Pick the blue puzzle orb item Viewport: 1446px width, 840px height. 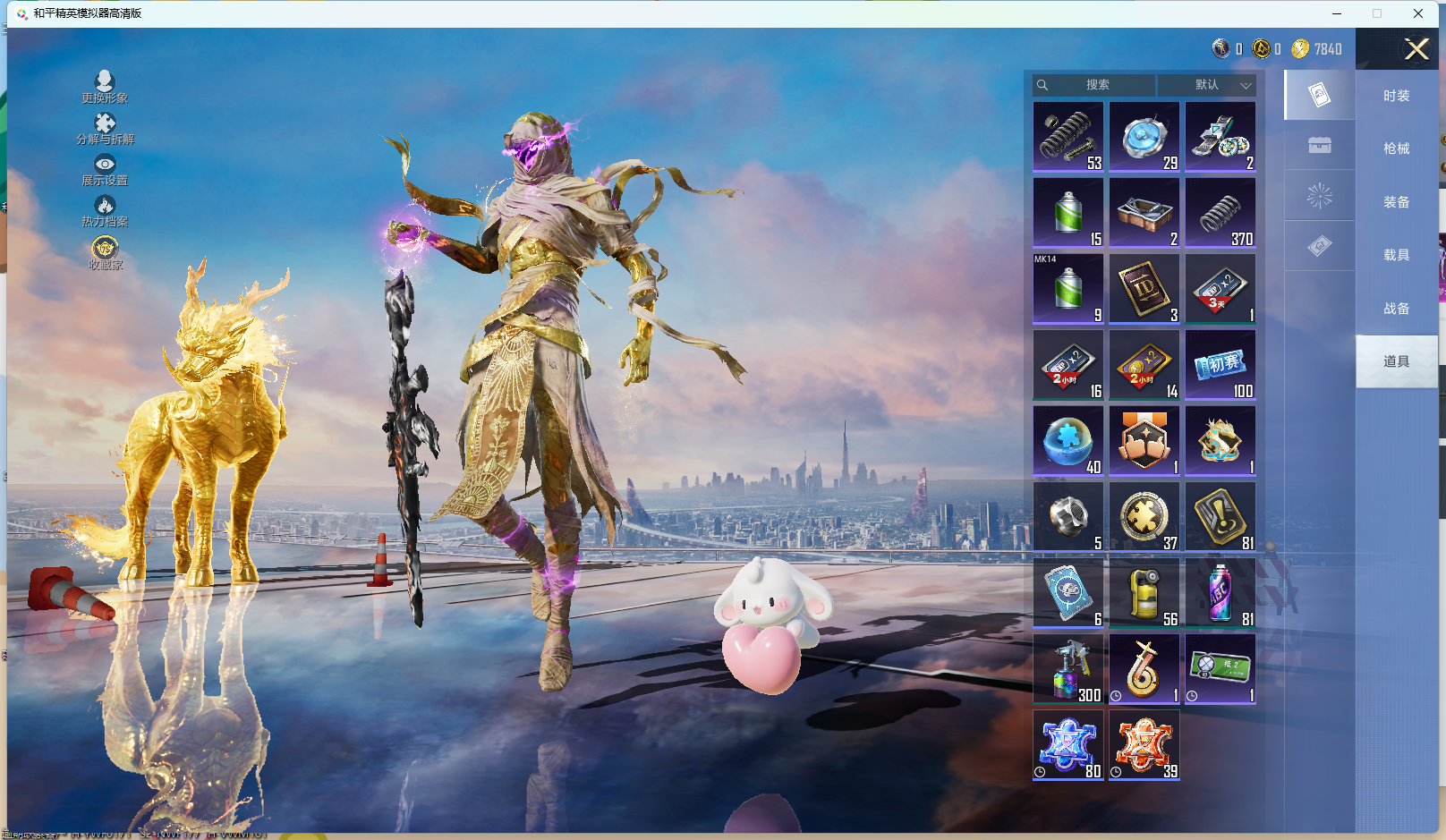1068,440
